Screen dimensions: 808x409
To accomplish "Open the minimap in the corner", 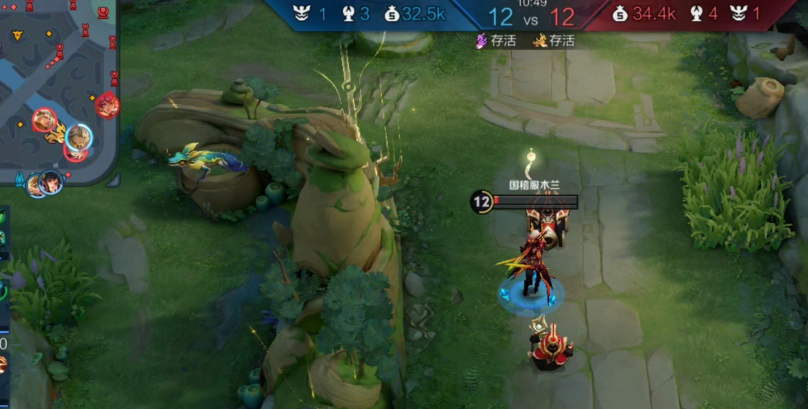I will tap(58, 92).
